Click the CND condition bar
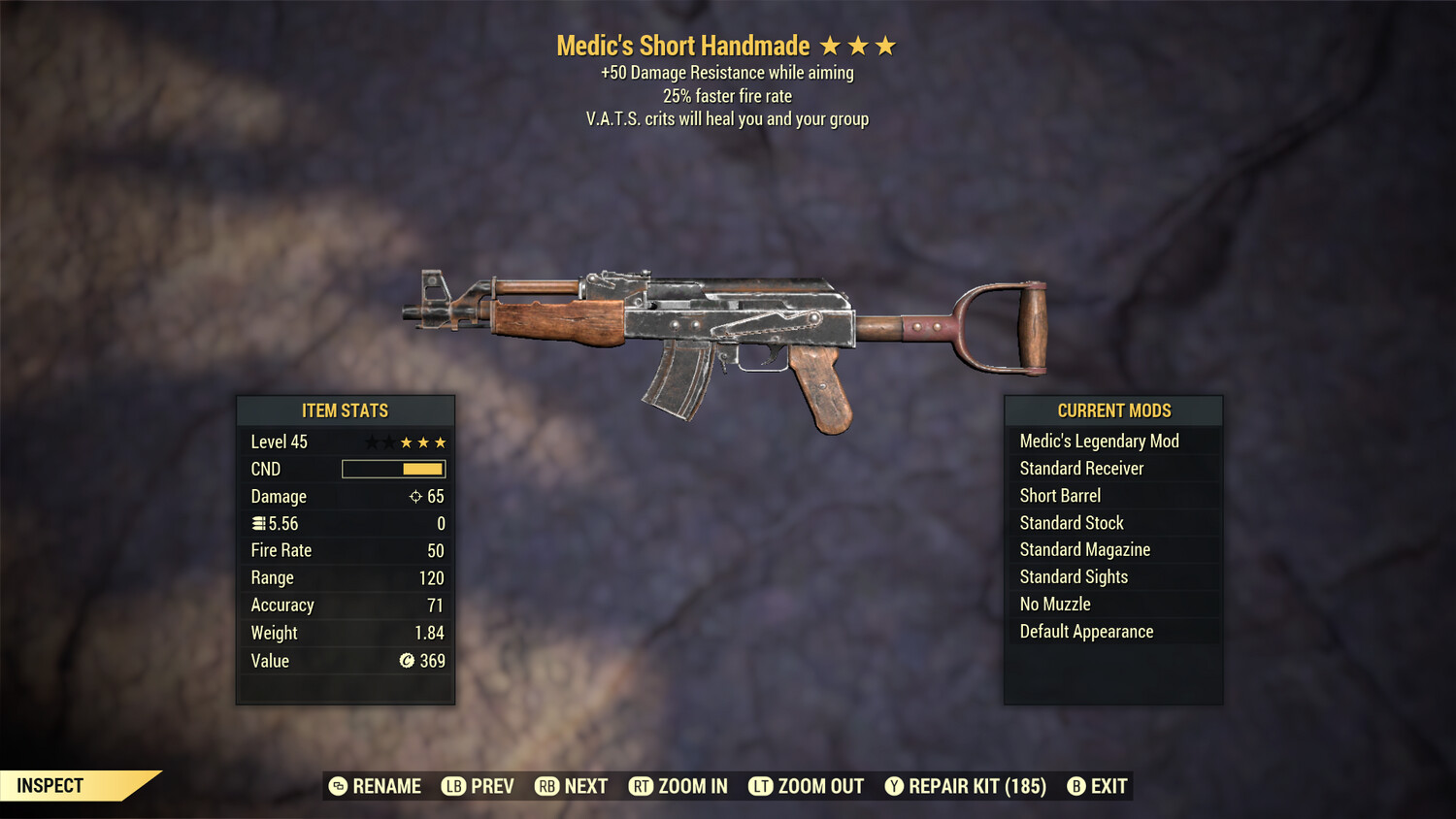 (x=392, y=469)
